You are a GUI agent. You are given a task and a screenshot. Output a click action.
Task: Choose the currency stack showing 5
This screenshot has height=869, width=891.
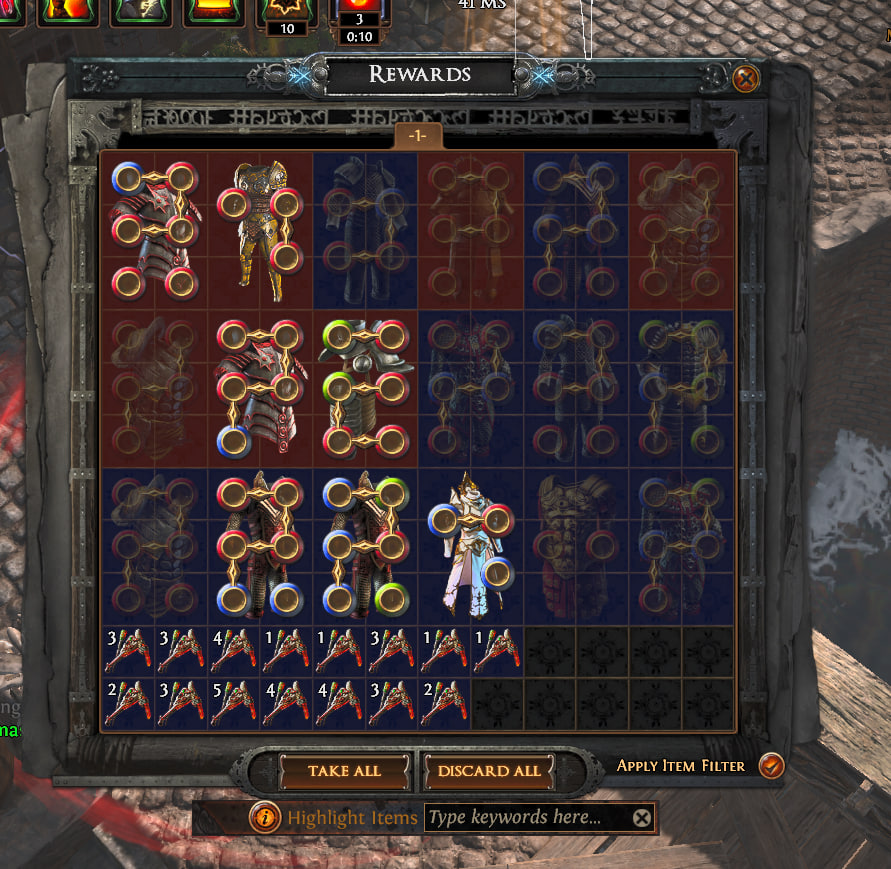click(234, 702)
